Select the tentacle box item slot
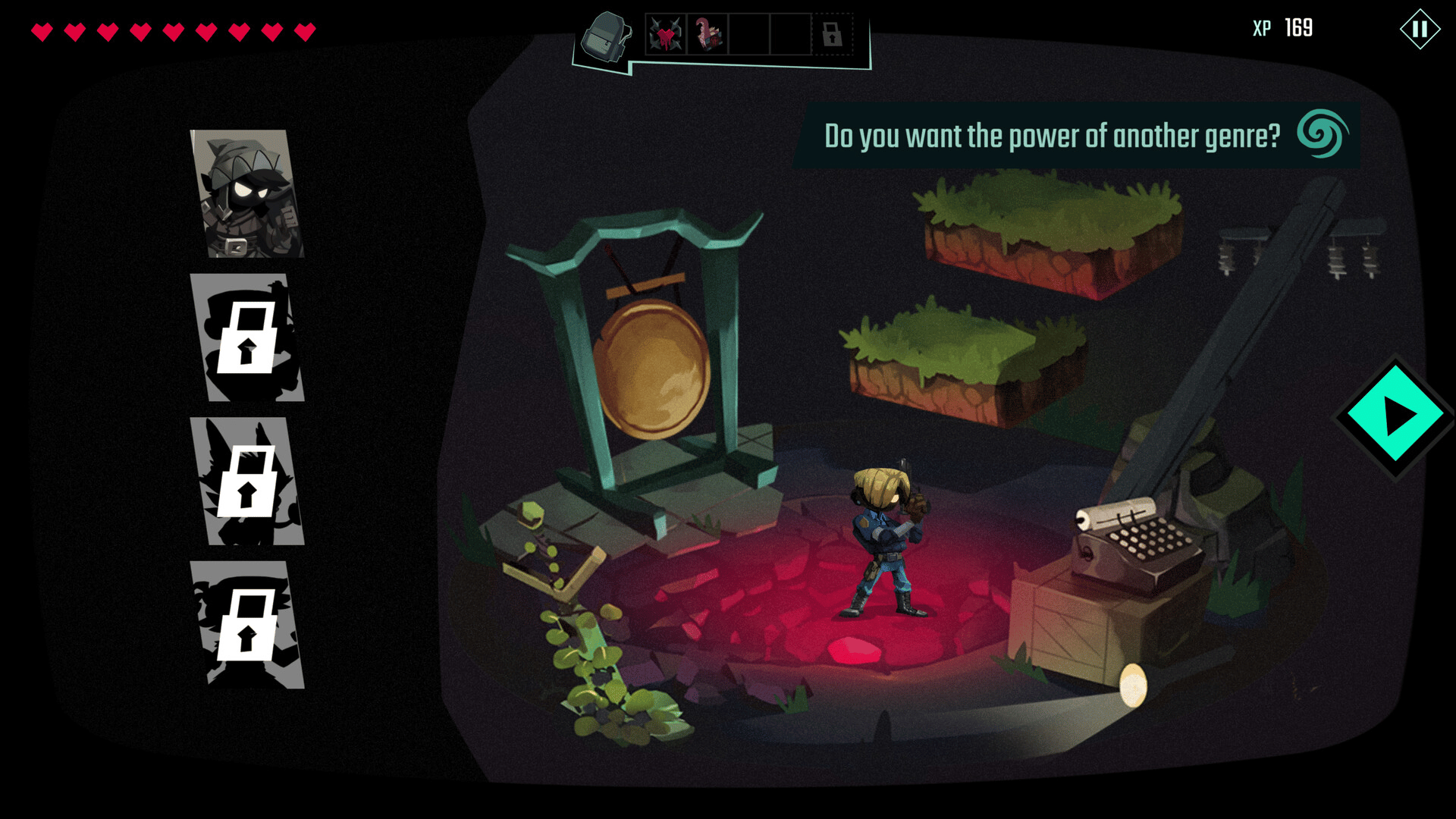 coord(708,35)
